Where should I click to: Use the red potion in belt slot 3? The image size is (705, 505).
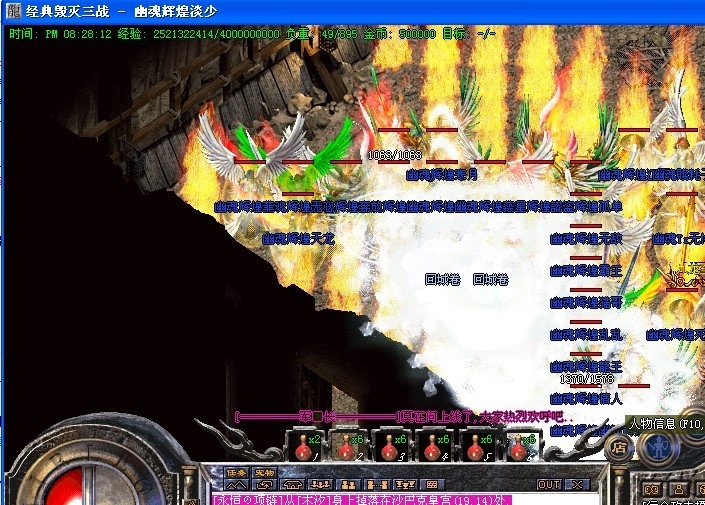(390, 446)
